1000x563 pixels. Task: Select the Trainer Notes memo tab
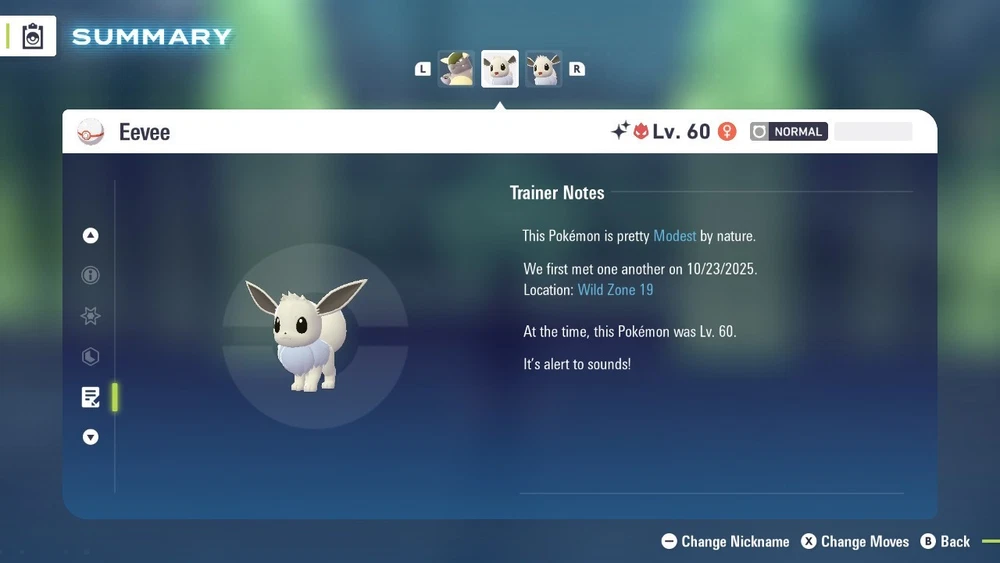tap(91, 397)
